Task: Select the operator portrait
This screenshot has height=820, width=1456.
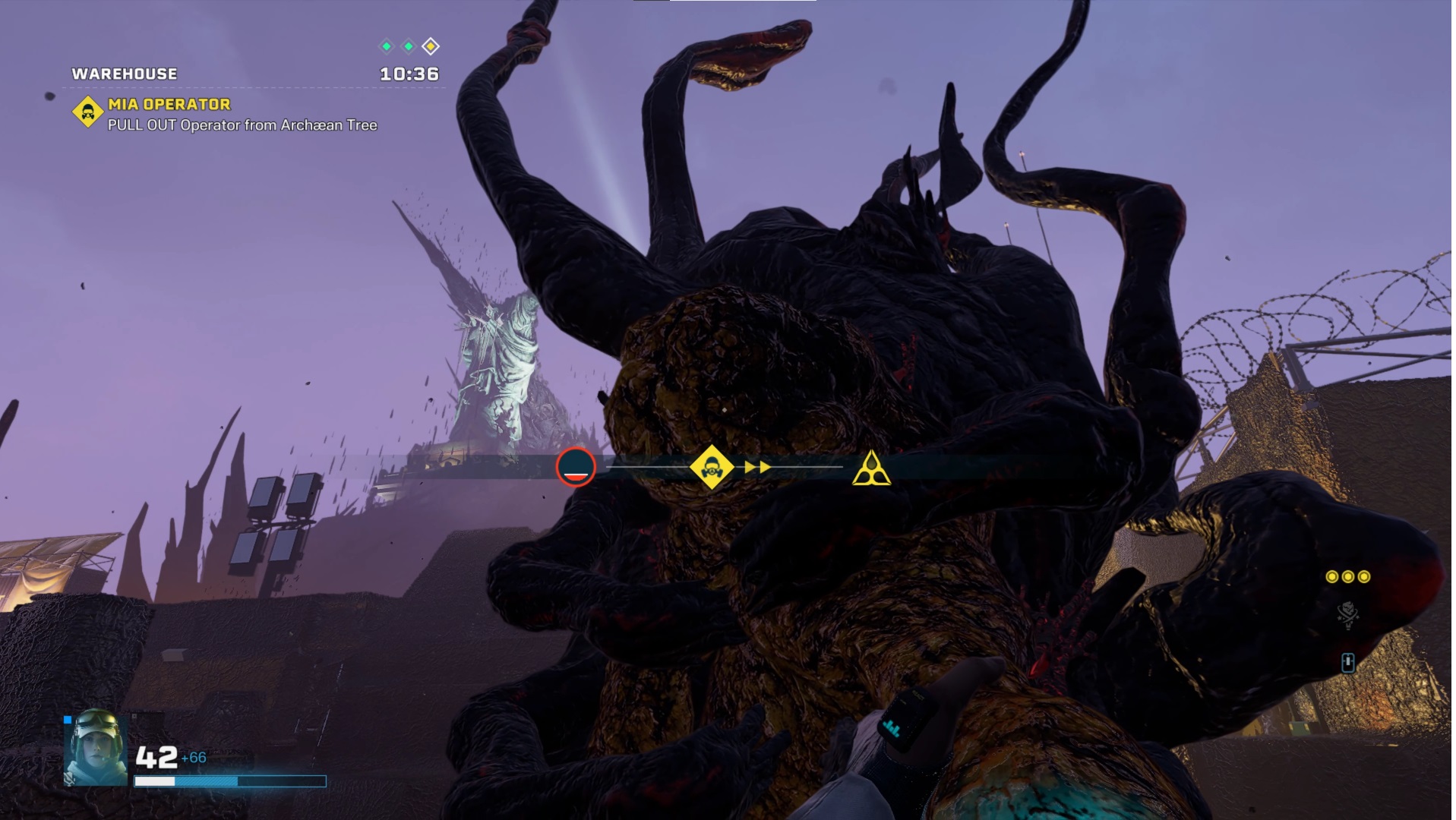Action: (96, 747)
